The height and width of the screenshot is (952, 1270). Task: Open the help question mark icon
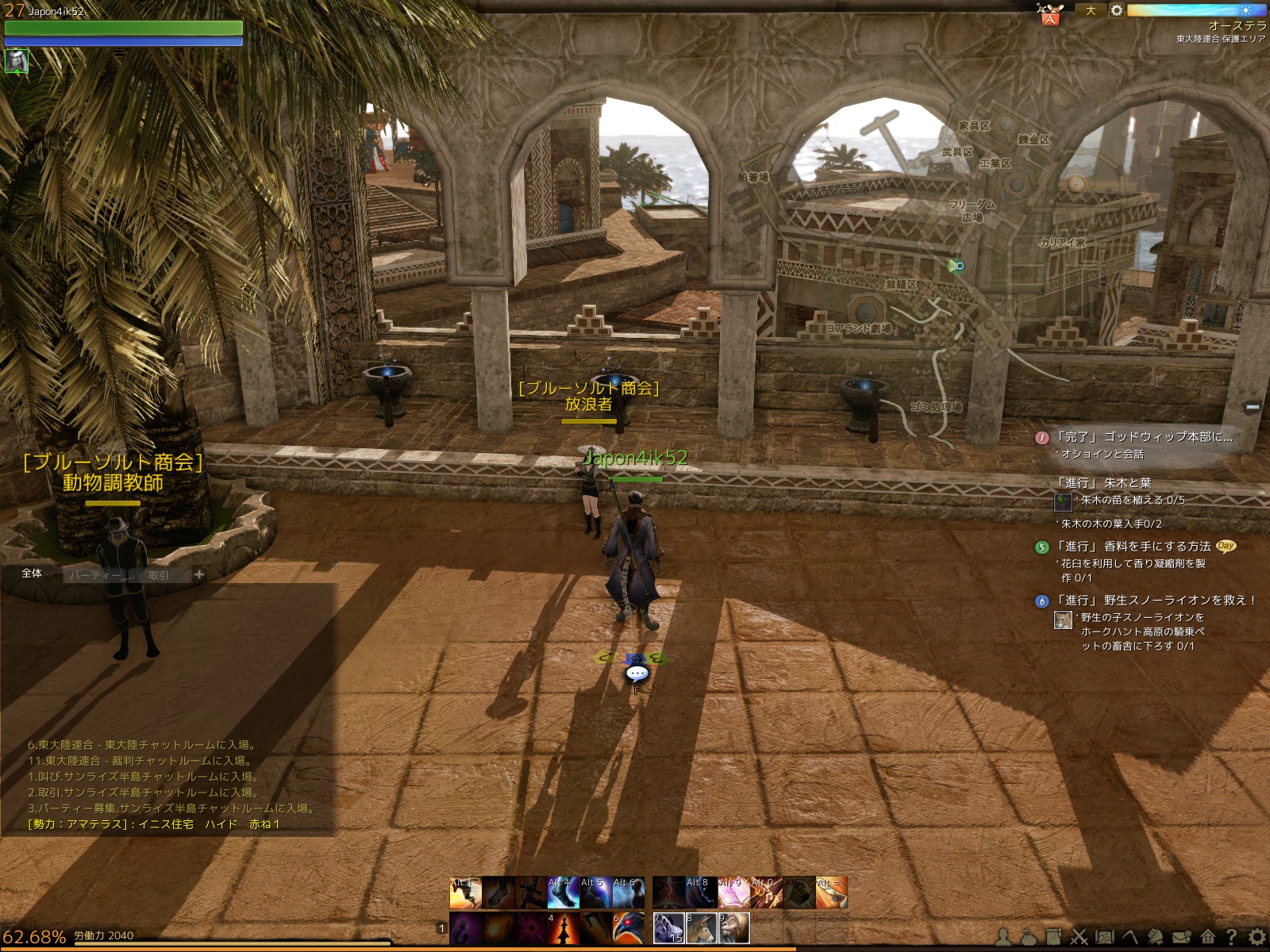point(1232,937)
